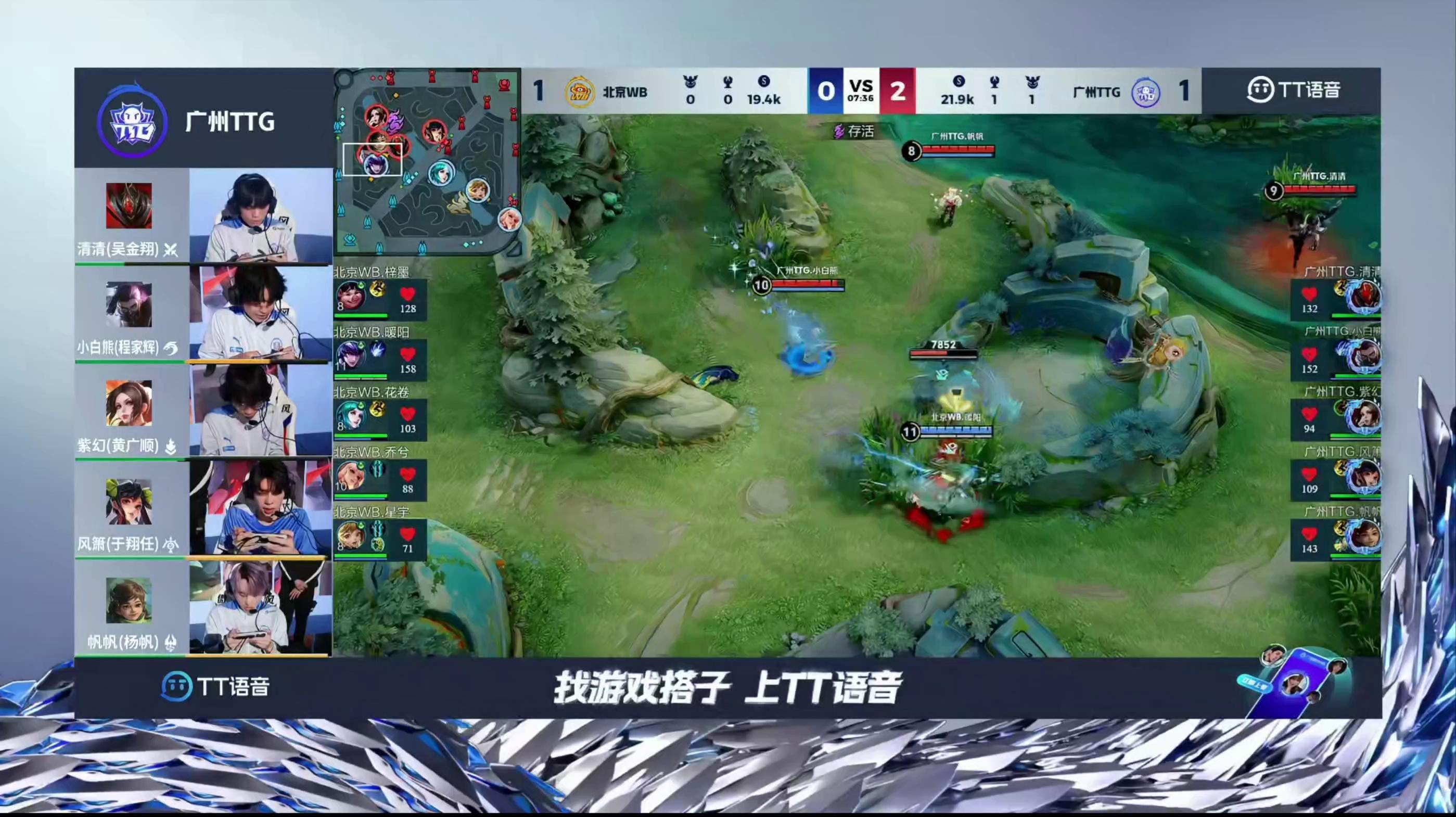The height and width of the screenshot is (817, 1456).
Task: Click the 北京WB team logo in scorebar
Action: pos(579,92)
